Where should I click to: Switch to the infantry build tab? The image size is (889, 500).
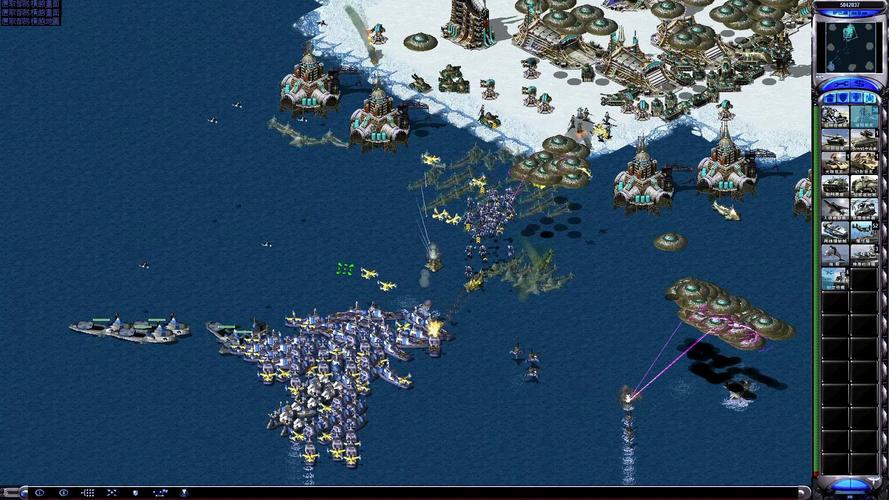[x=857, y=98]
